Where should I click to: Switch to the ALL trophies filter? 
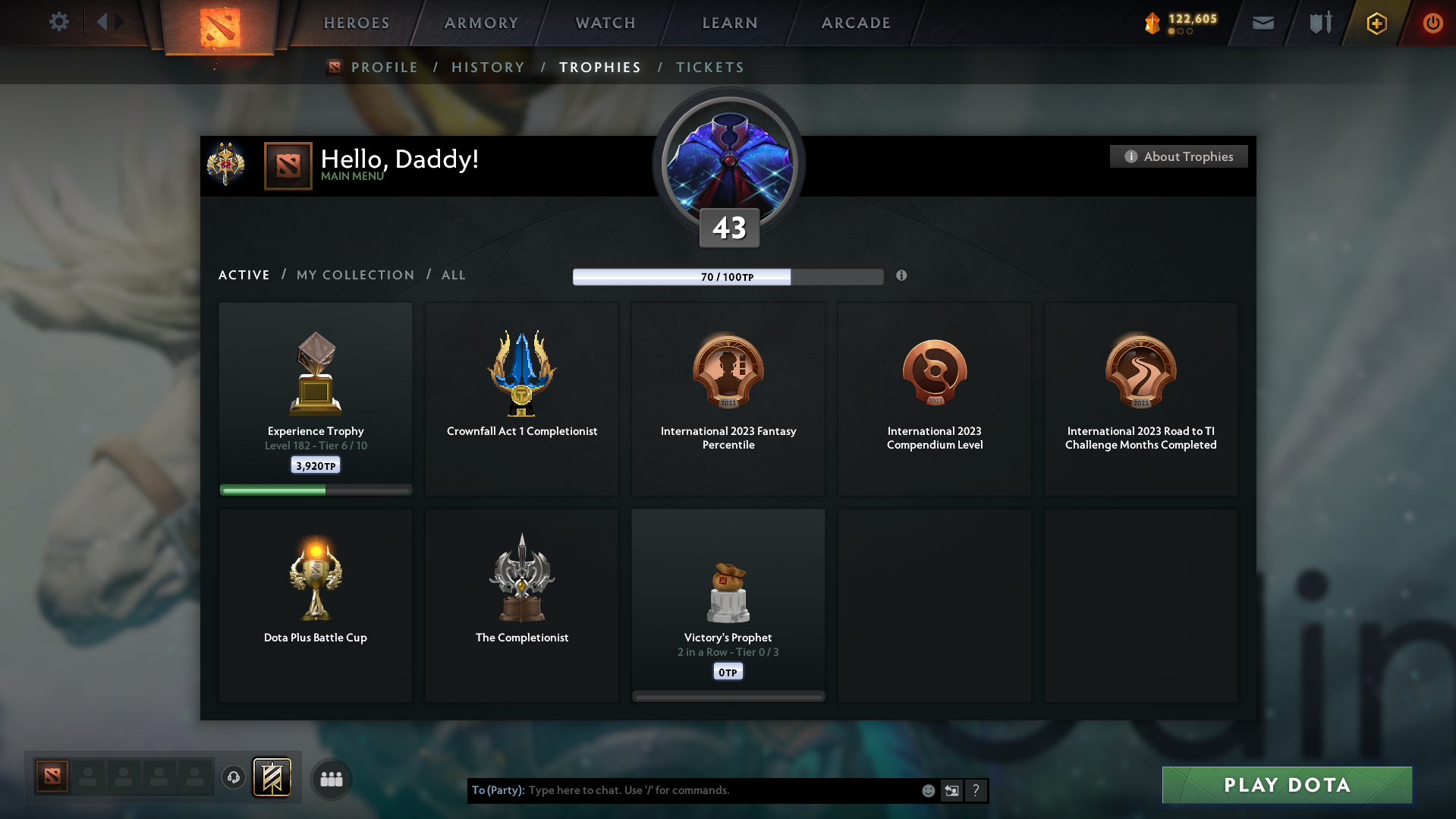click(x=453, y=275)
